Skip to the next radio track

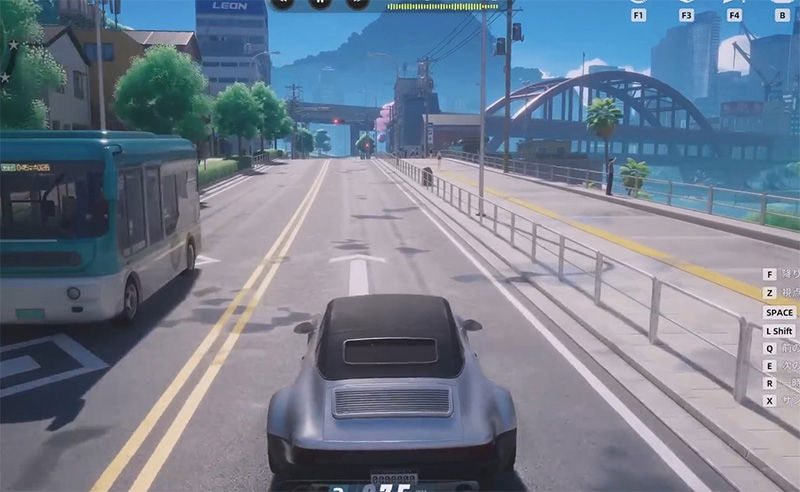coord(357,3)
